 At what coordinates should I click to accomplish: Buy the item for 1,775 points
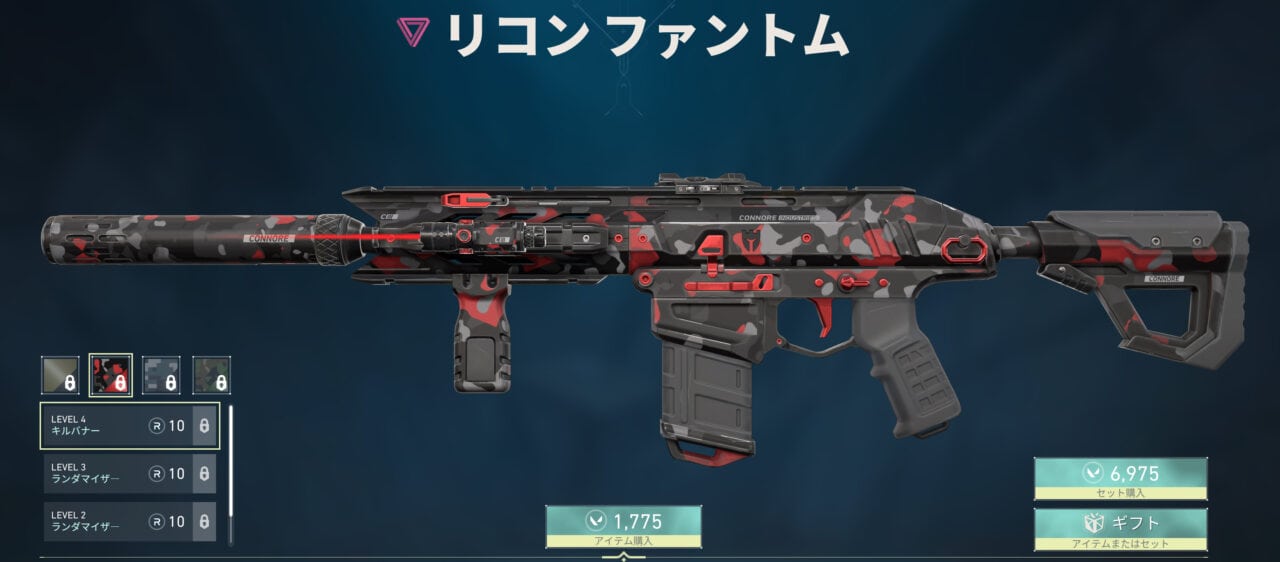[623, 526]
